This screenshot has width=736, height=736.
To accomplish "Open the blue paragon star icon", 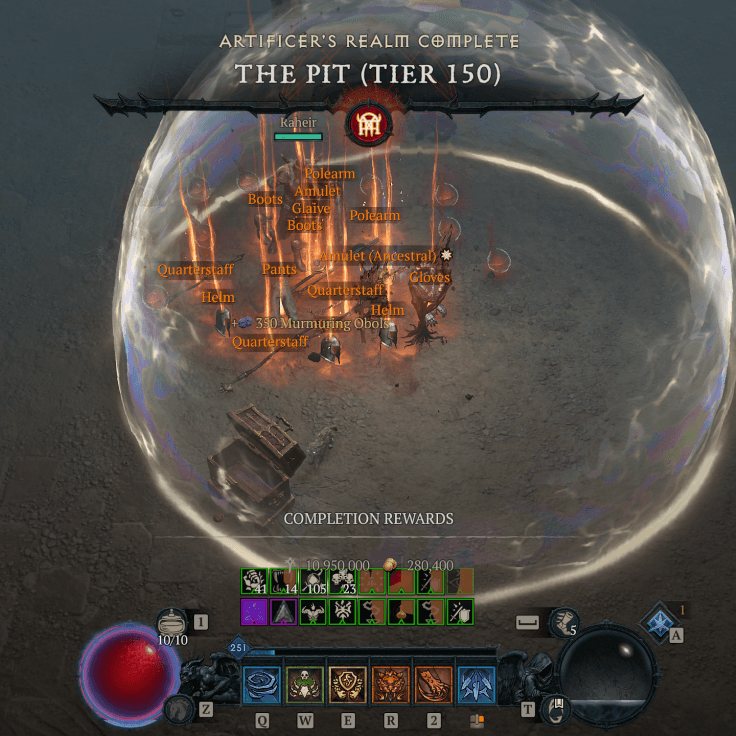I will pyautogui.click(x=658, y=623).
